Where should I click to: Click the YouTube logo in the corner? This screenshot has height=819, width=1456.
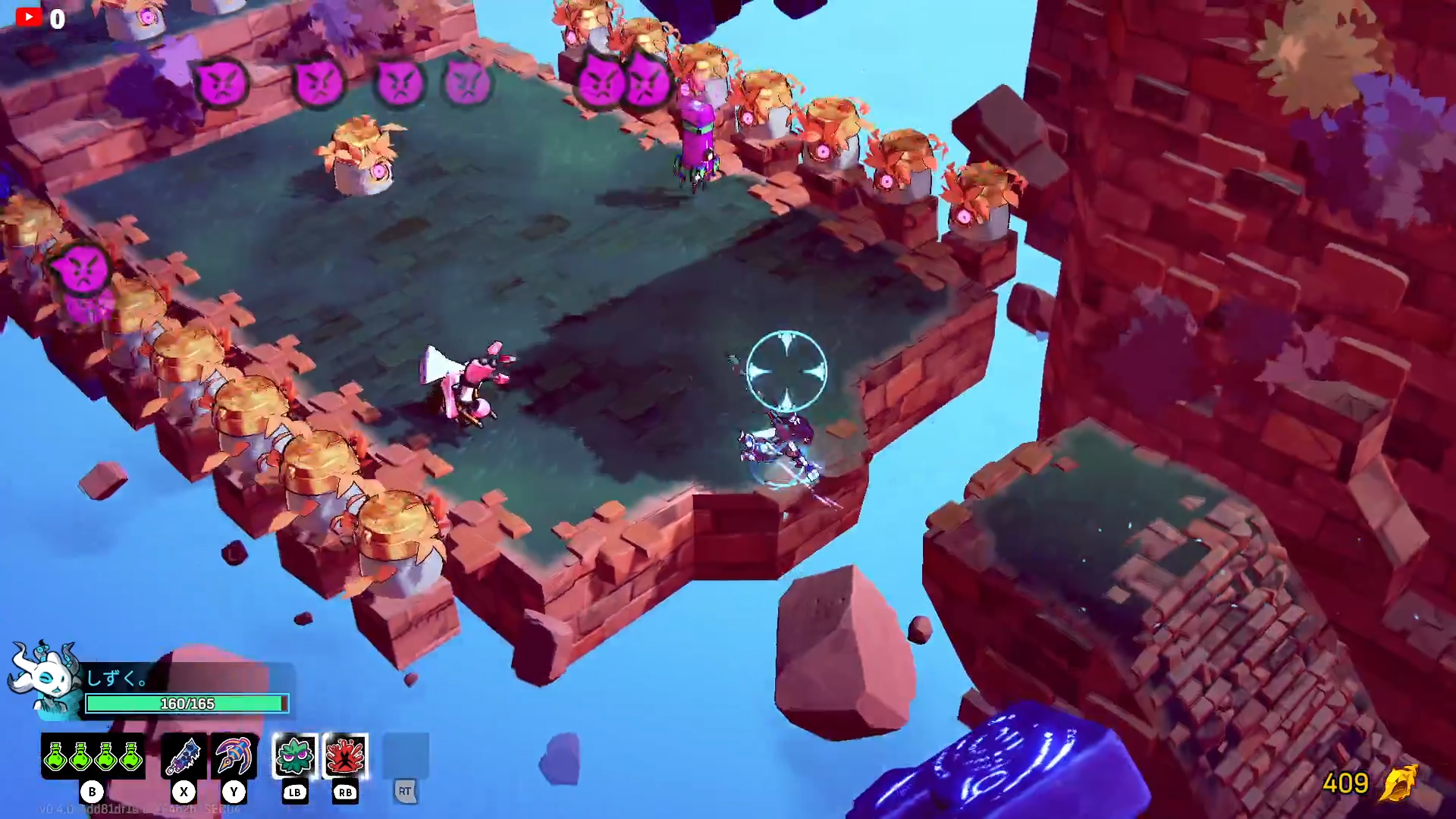tap(29, 17)
